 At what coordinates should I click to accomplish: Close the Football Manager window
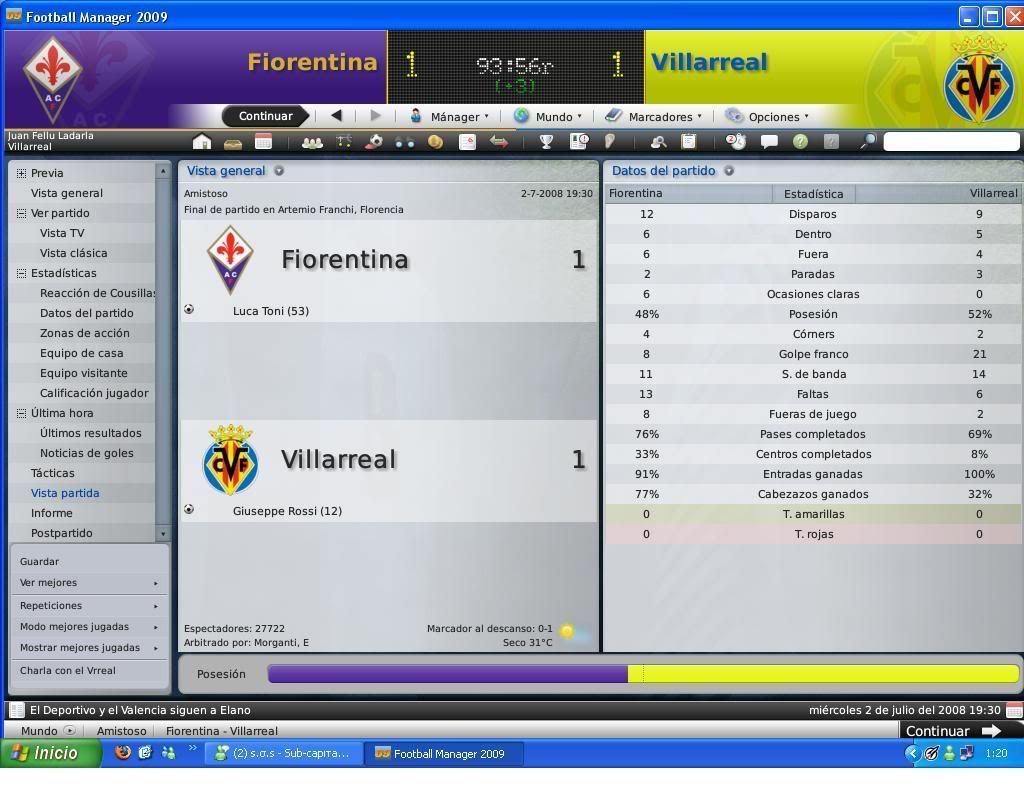point(1013,16)
